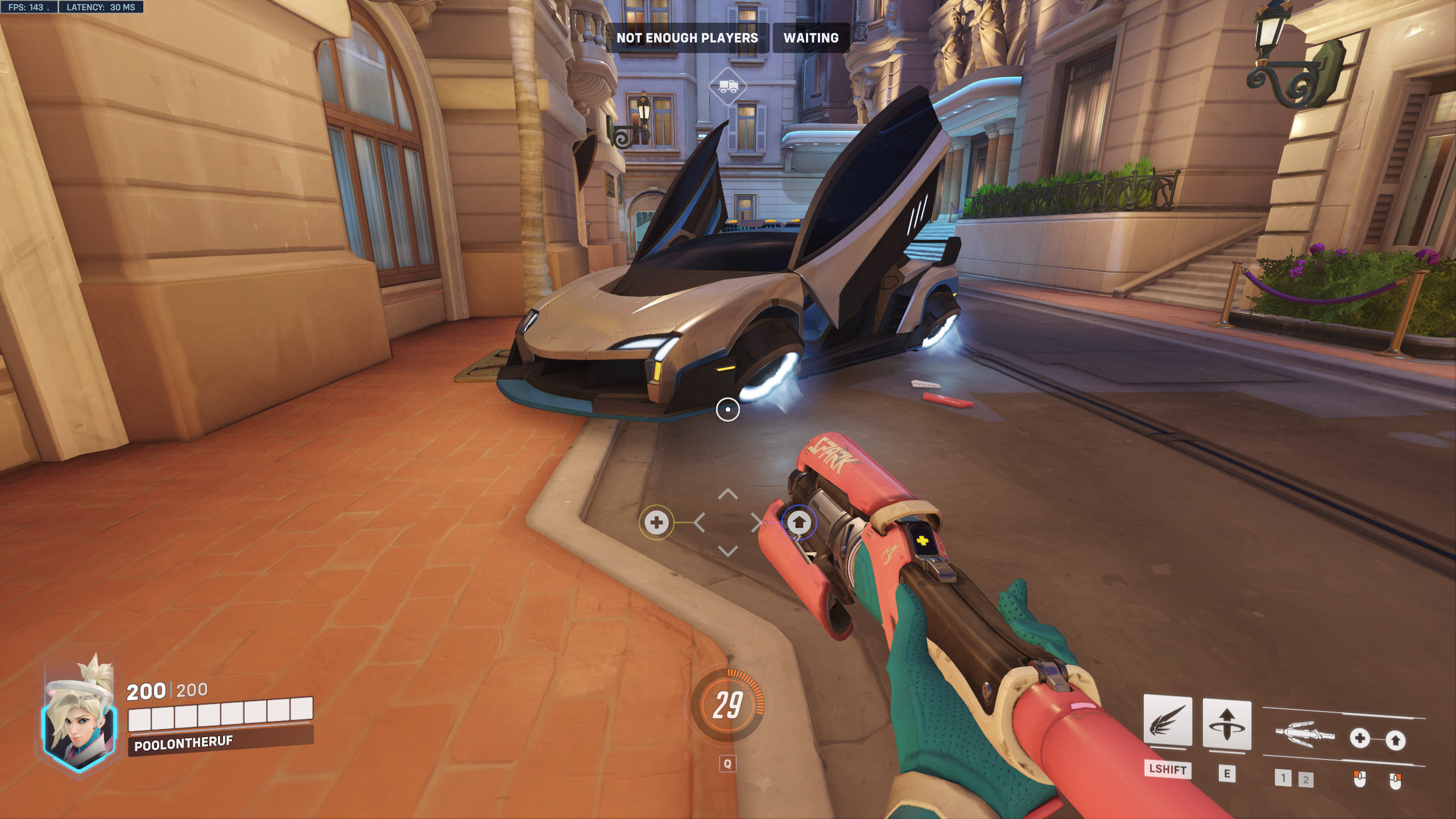Screen dimensions: 1456x819
Task: Click Mercy's hero portrait
Action: 79,719
